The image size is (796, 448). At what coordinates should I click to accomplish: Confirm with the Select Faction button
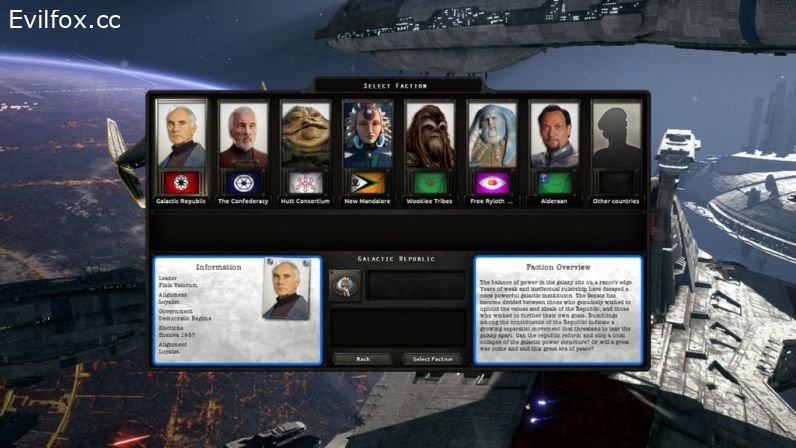pyautogui.click(x=433, y=358)
